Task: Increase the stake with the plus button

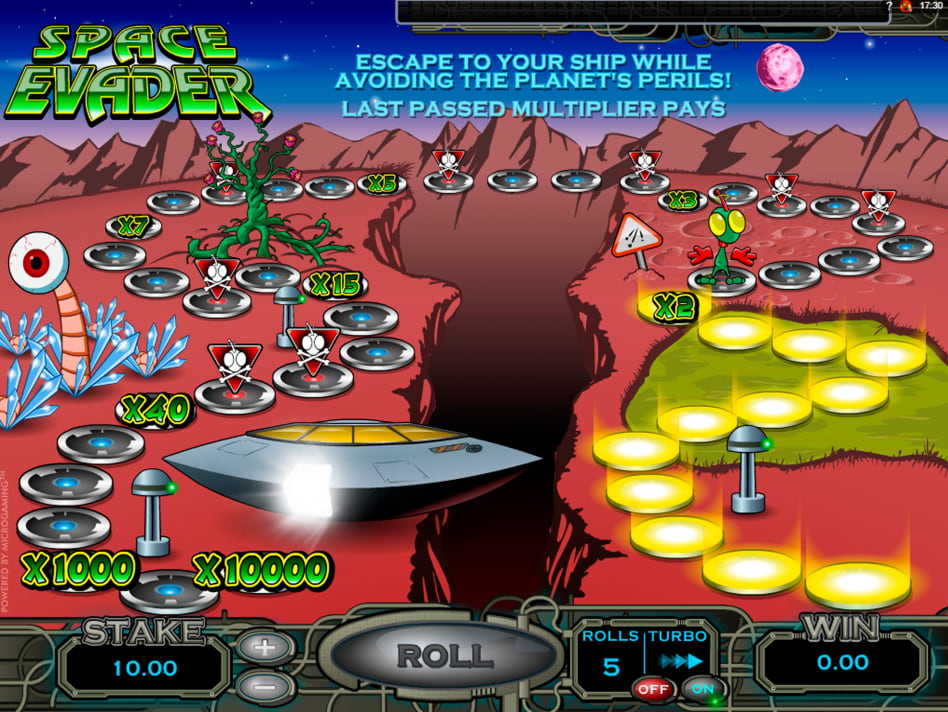Action: coord(264,647)
